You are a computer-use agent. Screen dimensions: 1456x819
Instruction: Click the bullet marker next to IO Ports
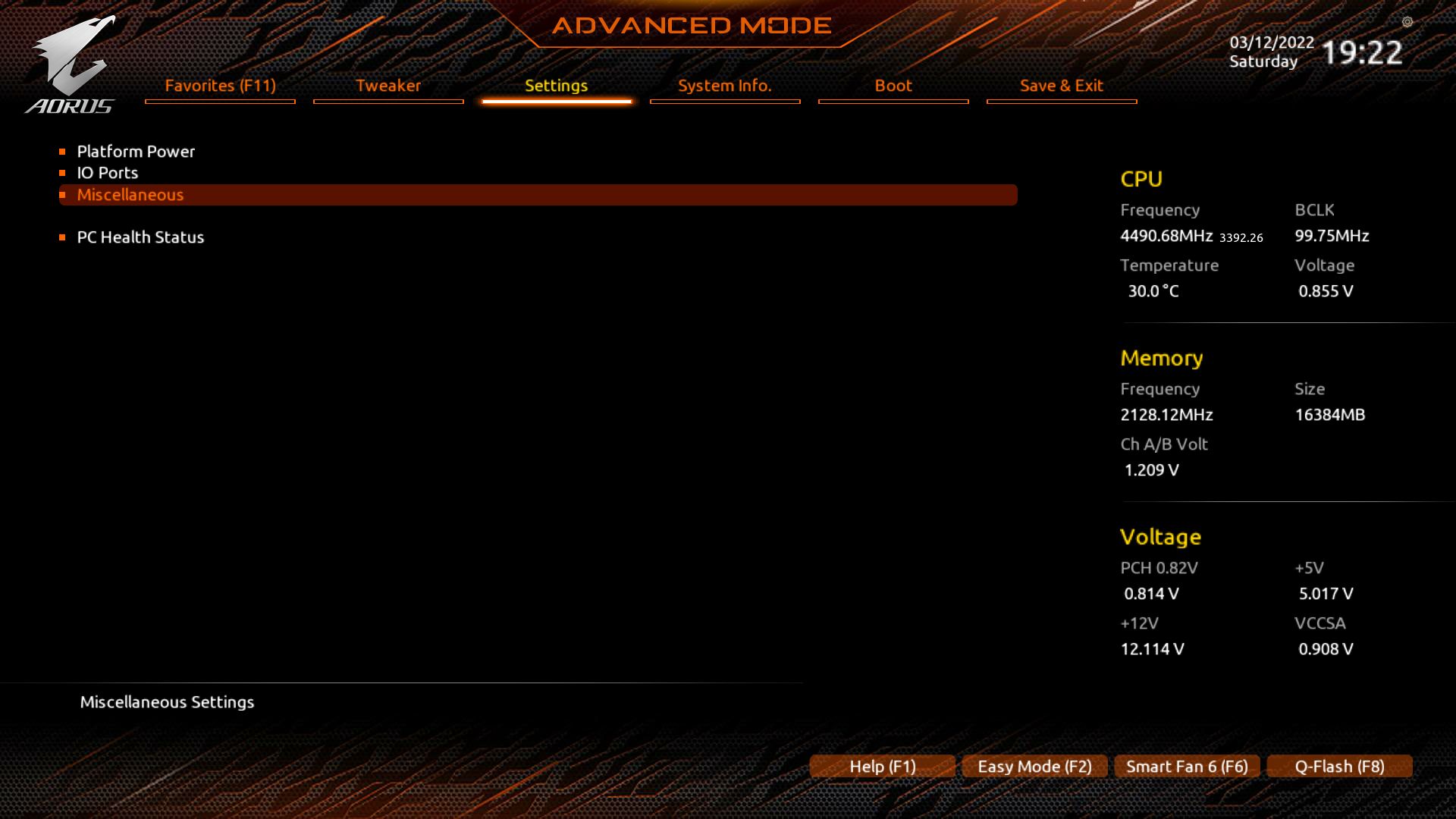point(64,172)
